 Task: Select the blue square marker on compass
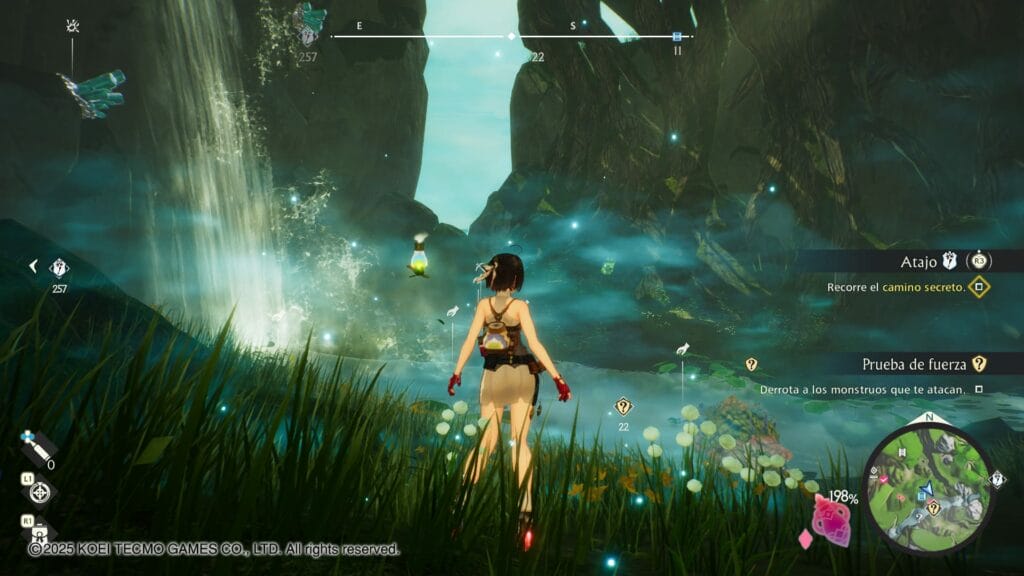point(677,36)
